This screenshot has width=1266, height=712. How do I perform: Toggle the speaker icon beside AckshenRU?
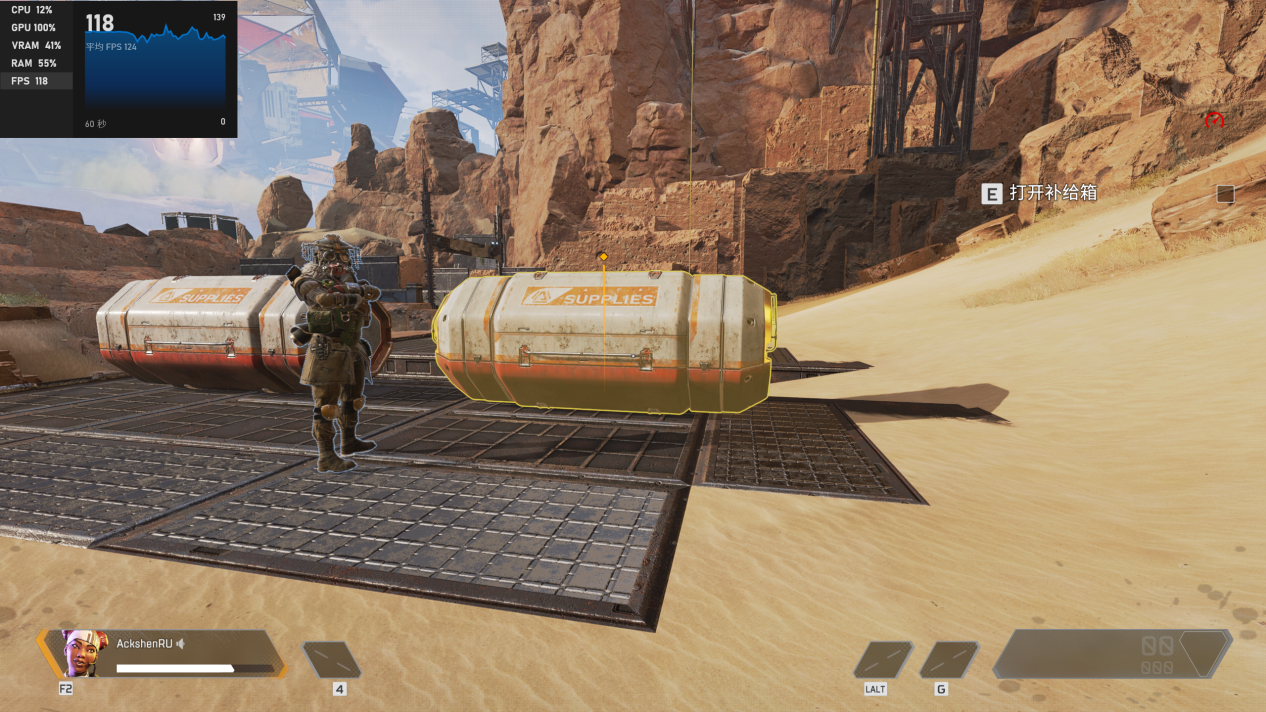tap(181, 643)
